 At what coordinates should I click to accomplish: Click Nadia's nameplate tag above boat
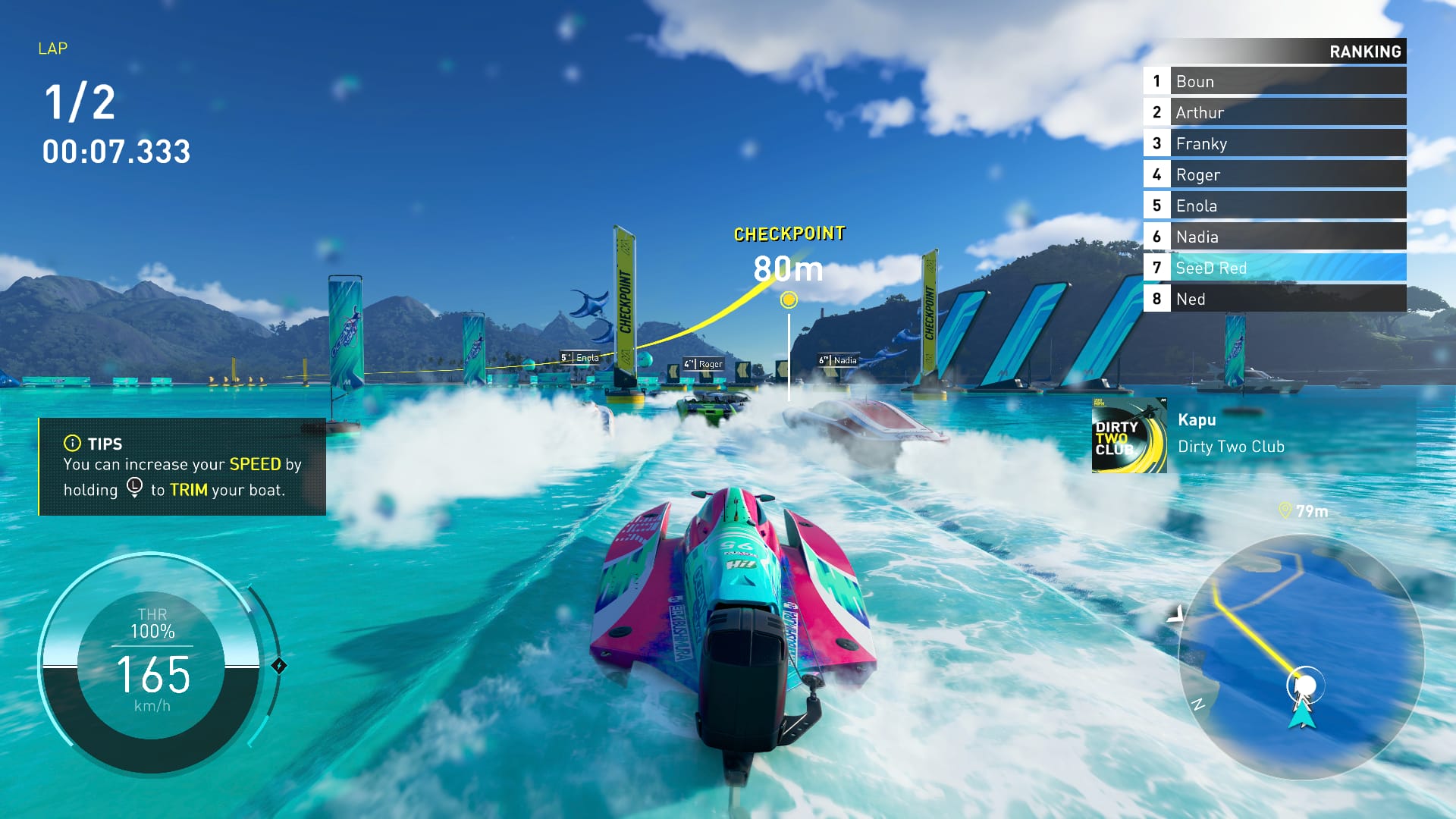pos(838,360)
